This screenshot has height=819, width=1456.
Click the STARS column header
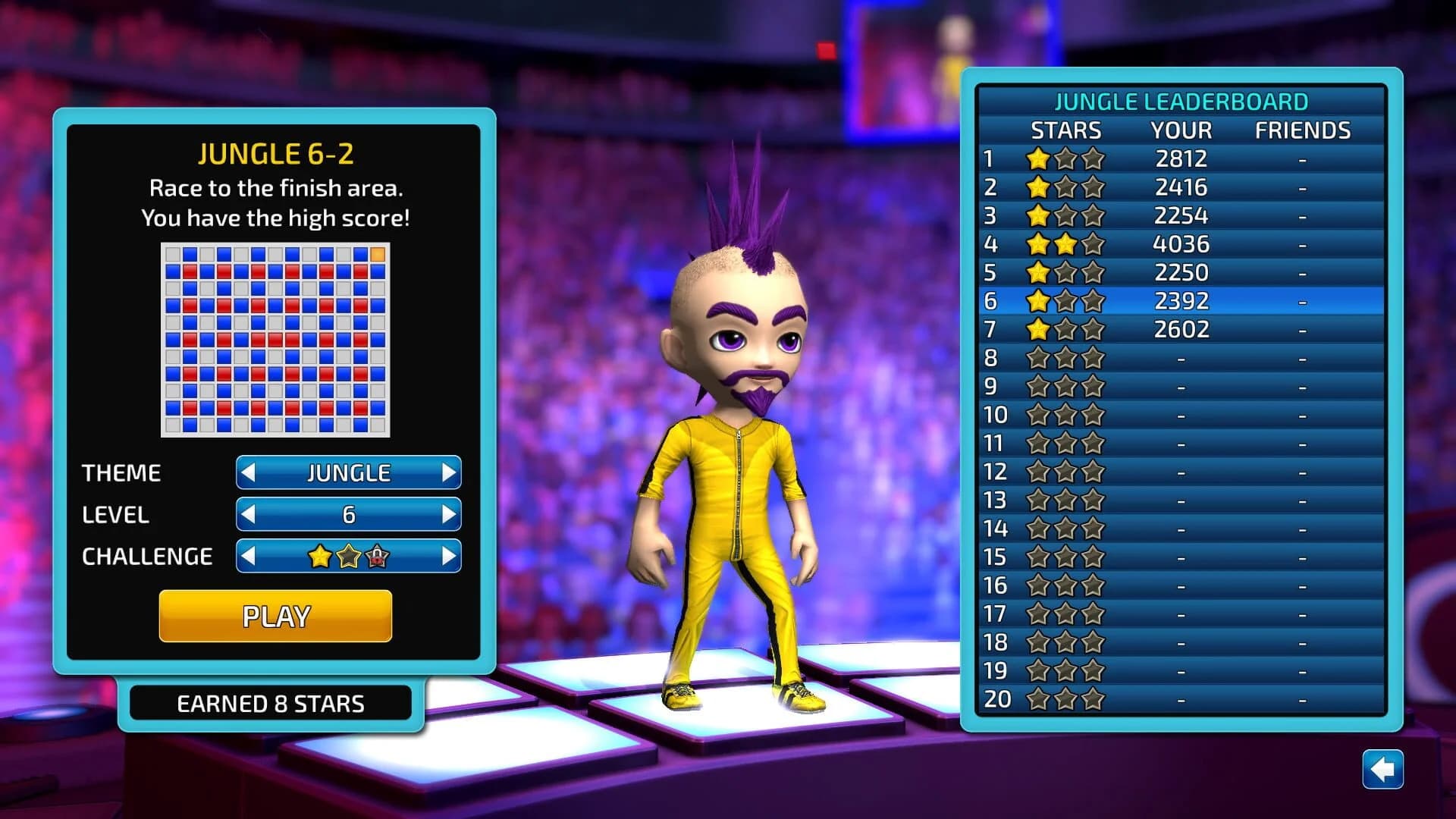[x=1065, y=130]
